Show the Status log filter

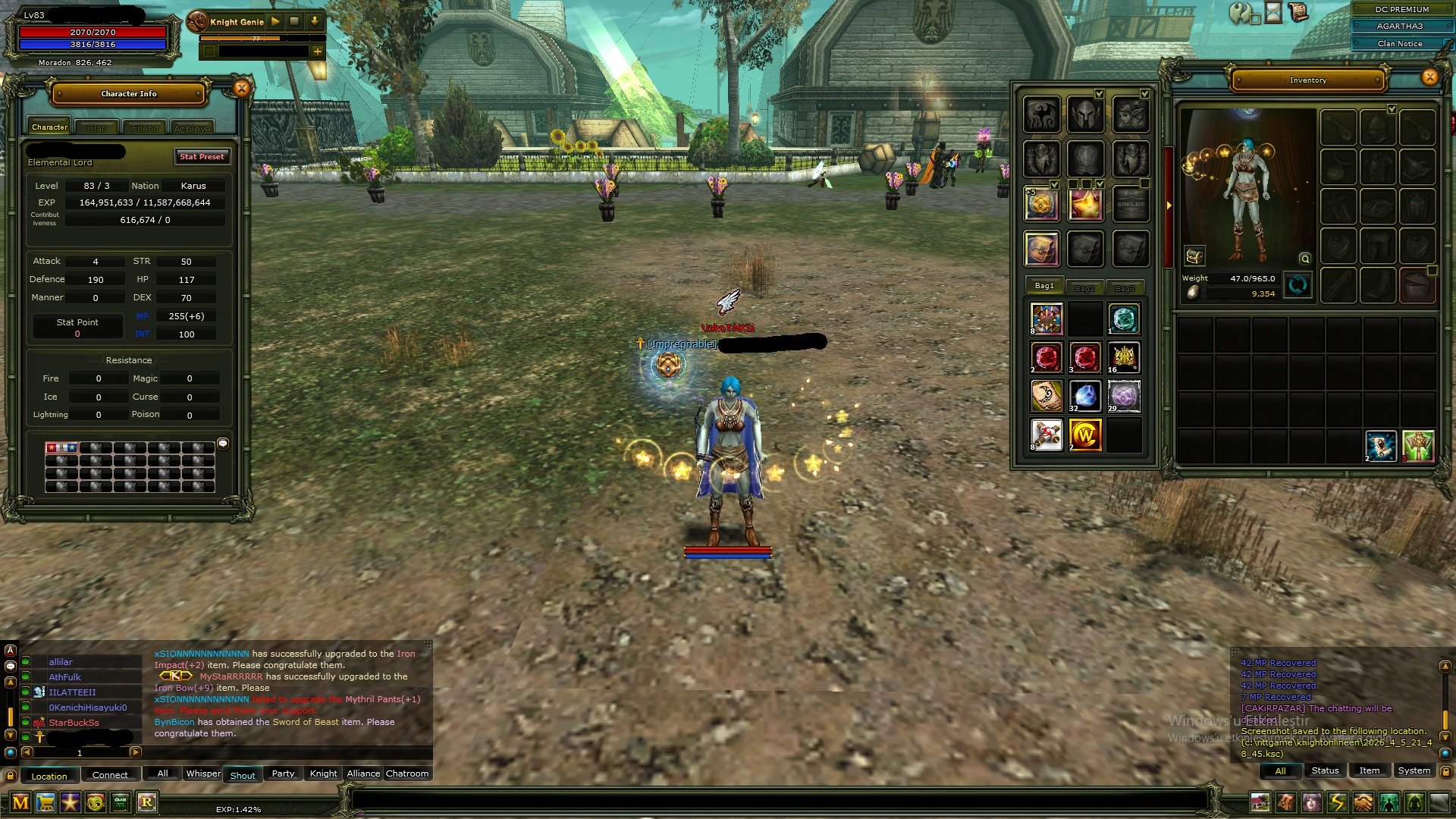pyautogui.click(x=1325, y=770)
